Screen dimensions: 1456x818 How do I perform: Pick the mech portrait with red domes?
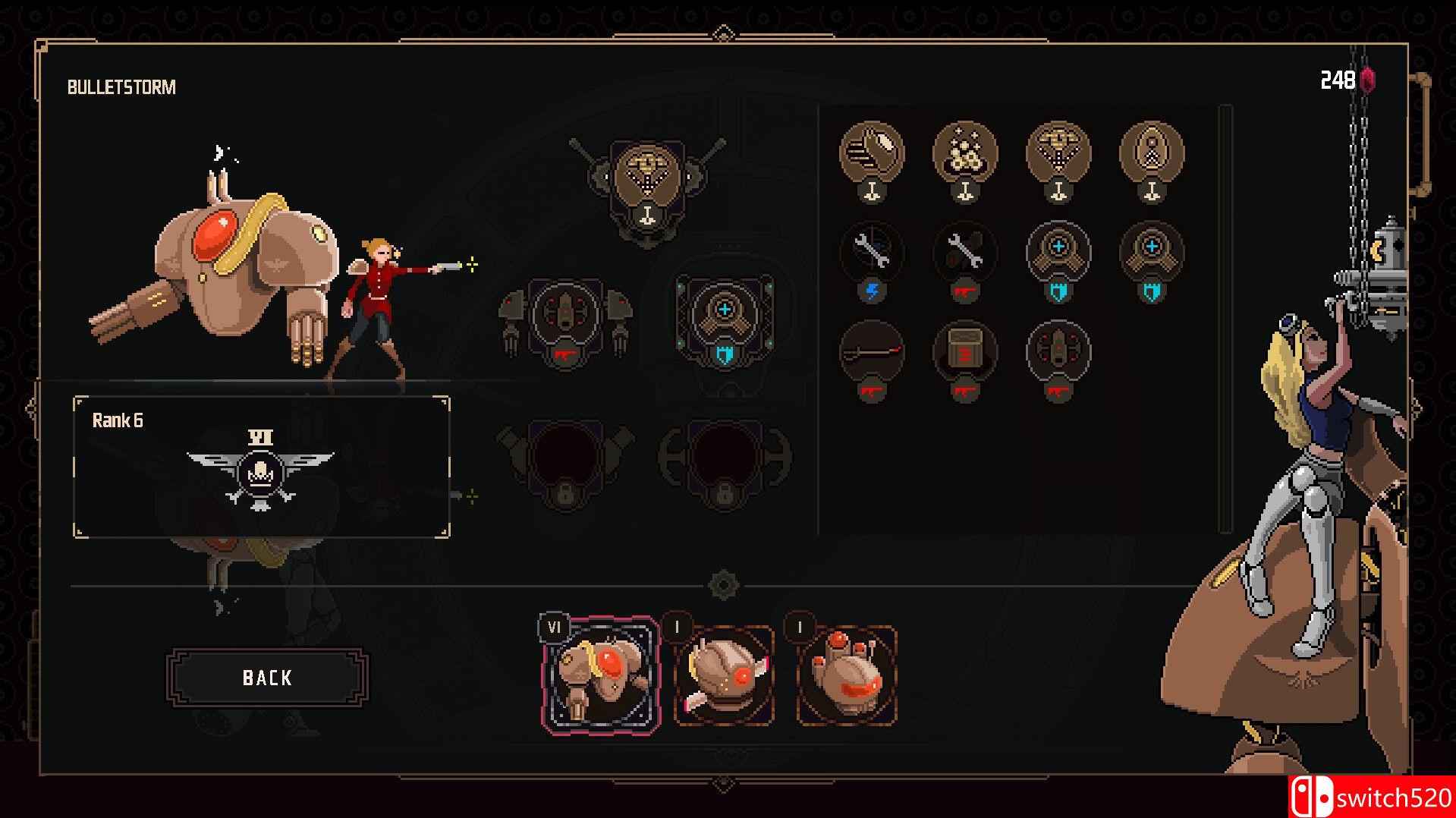(847, 675)
